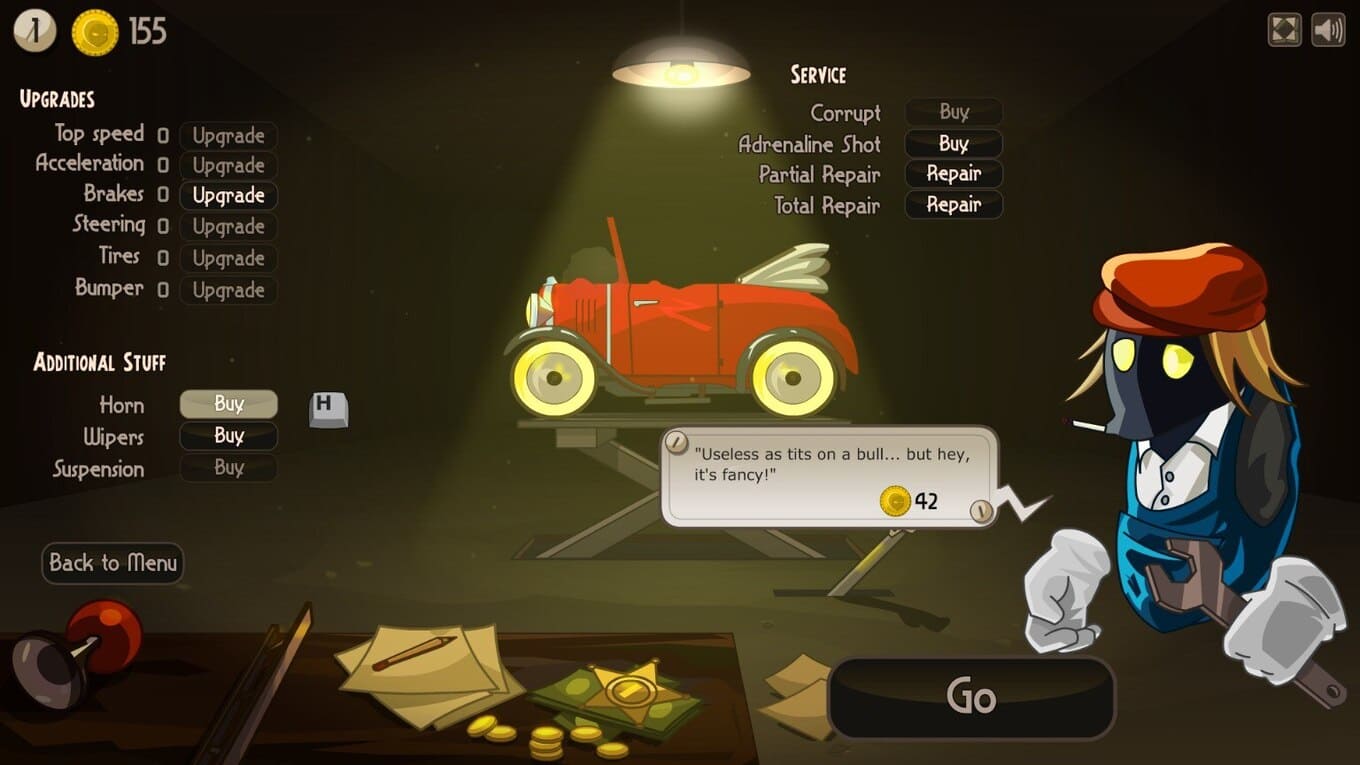Upgrade the Top speed stat
Image resolution: width=1360 pixels, height=765 pixels.
228,135
